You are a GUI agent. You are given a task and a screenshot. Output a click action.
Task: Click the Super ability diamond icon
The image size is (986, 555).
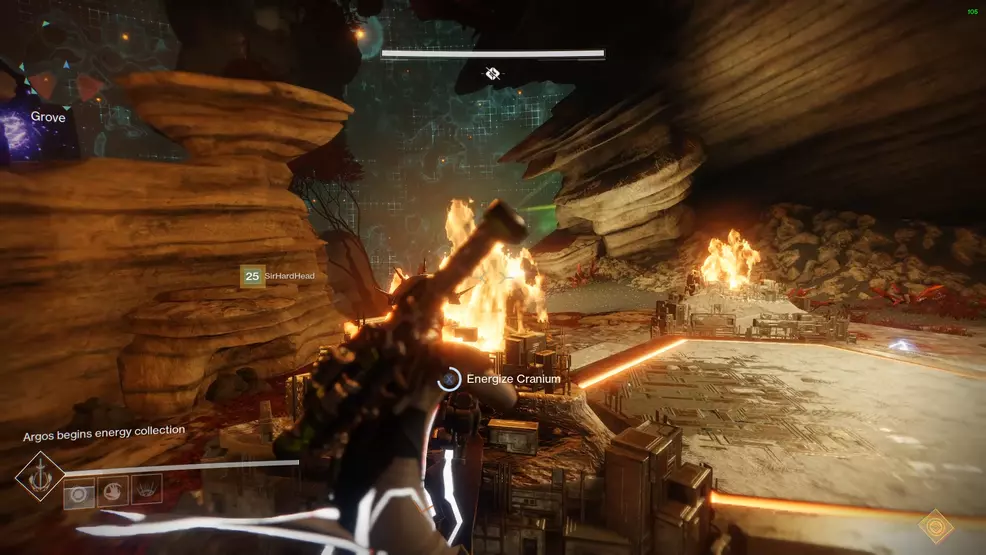[x=40, y=476]
